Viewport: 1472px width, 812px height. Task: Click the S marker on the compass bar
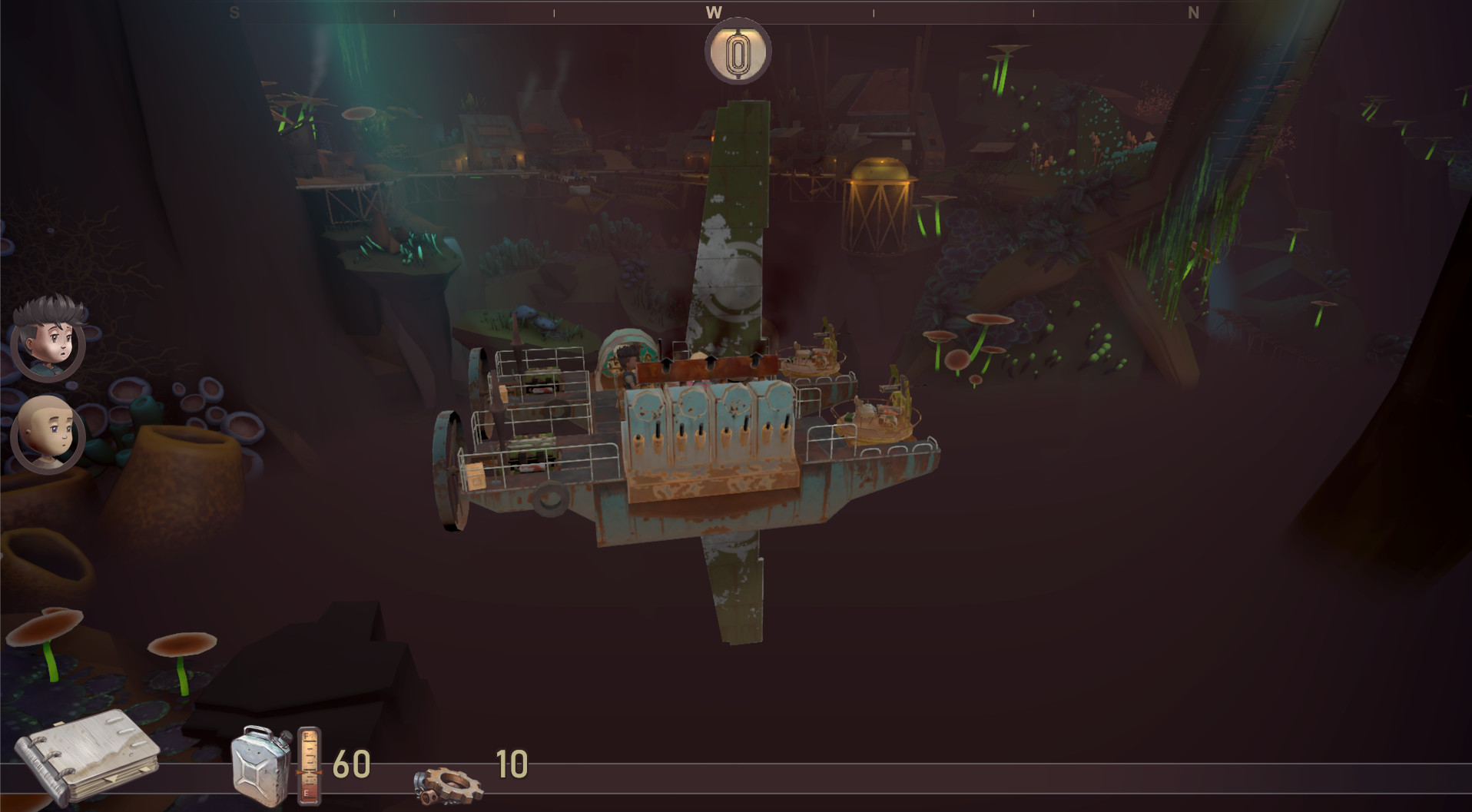tap(235, 12)
